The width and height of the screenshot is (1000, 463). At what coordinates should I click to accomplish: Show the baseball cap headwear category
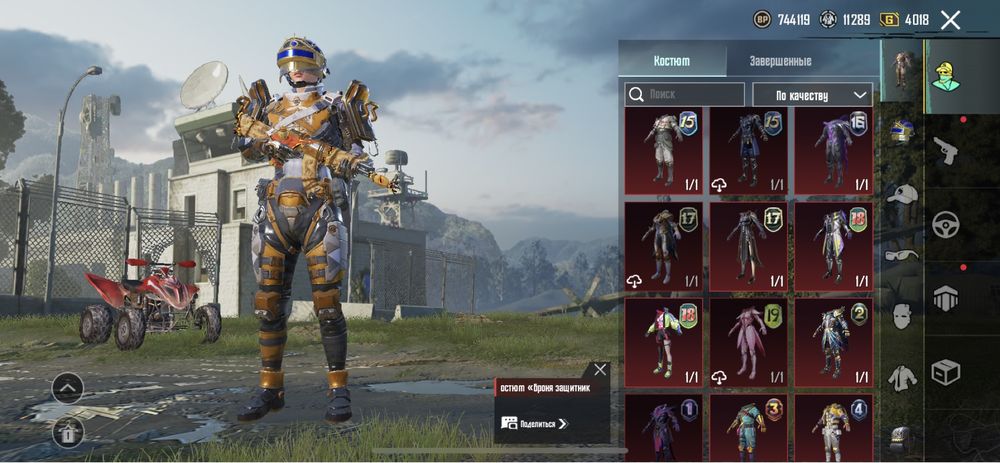point(902,194)
